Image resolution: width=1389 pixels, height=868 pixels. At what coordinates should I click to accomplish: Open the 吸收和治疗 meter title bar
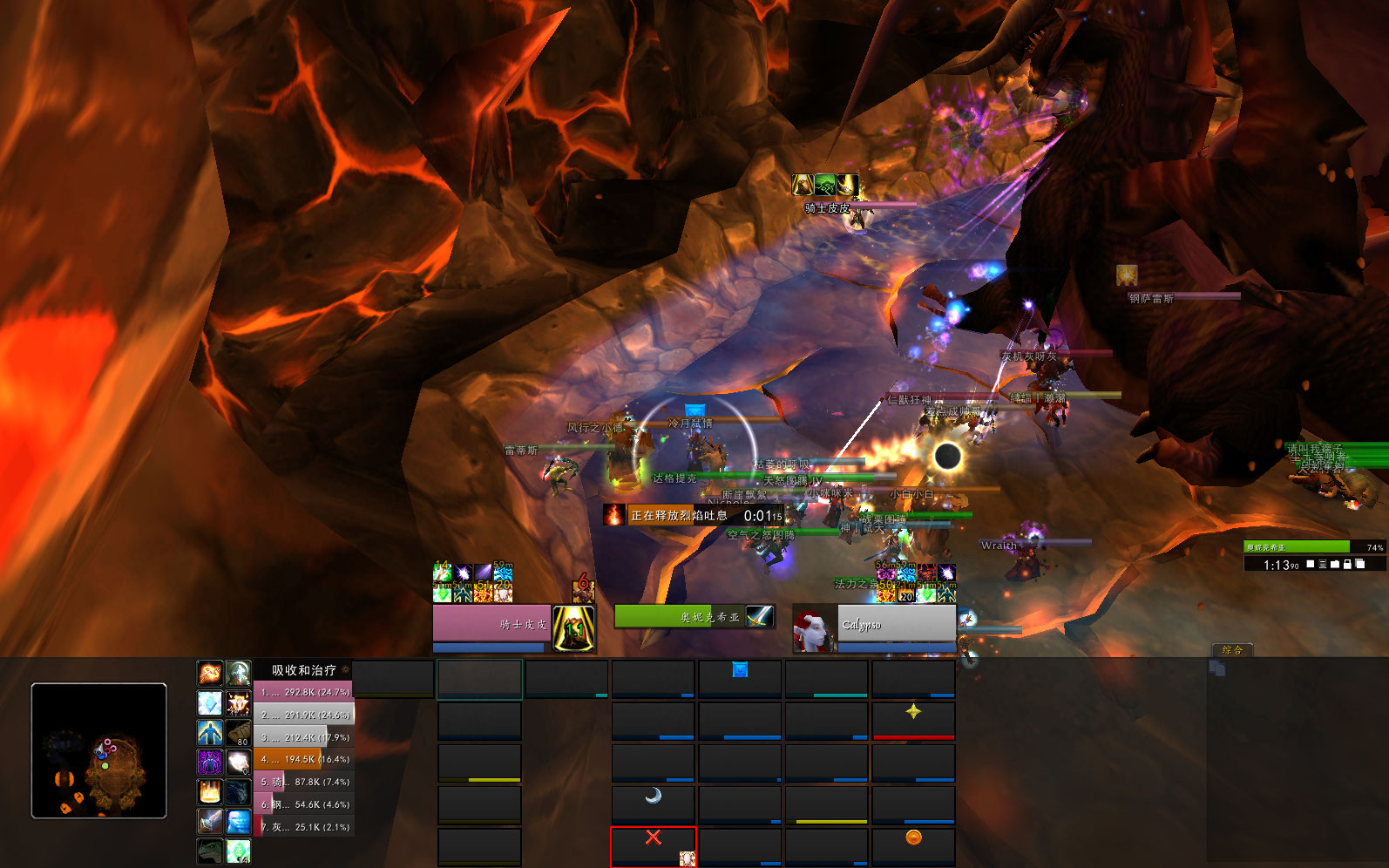coord(302,670)
